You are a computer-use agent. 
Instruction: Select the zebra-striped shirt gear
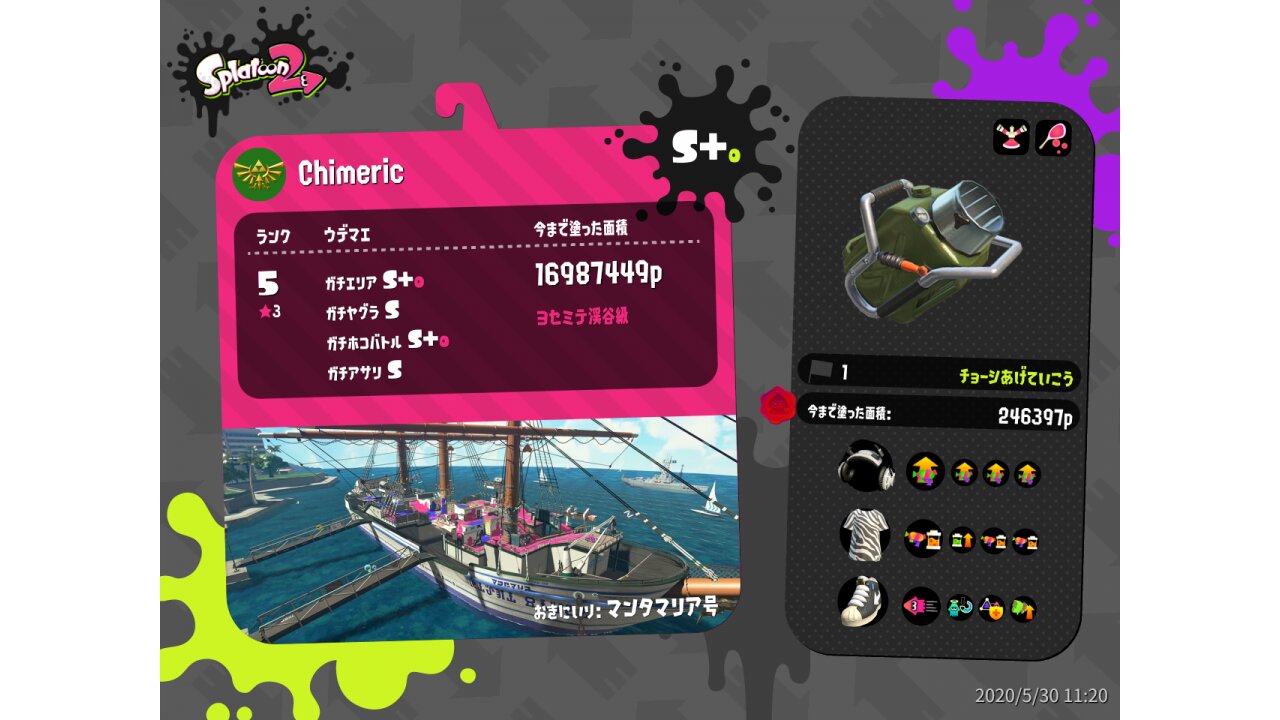(865, 533)
